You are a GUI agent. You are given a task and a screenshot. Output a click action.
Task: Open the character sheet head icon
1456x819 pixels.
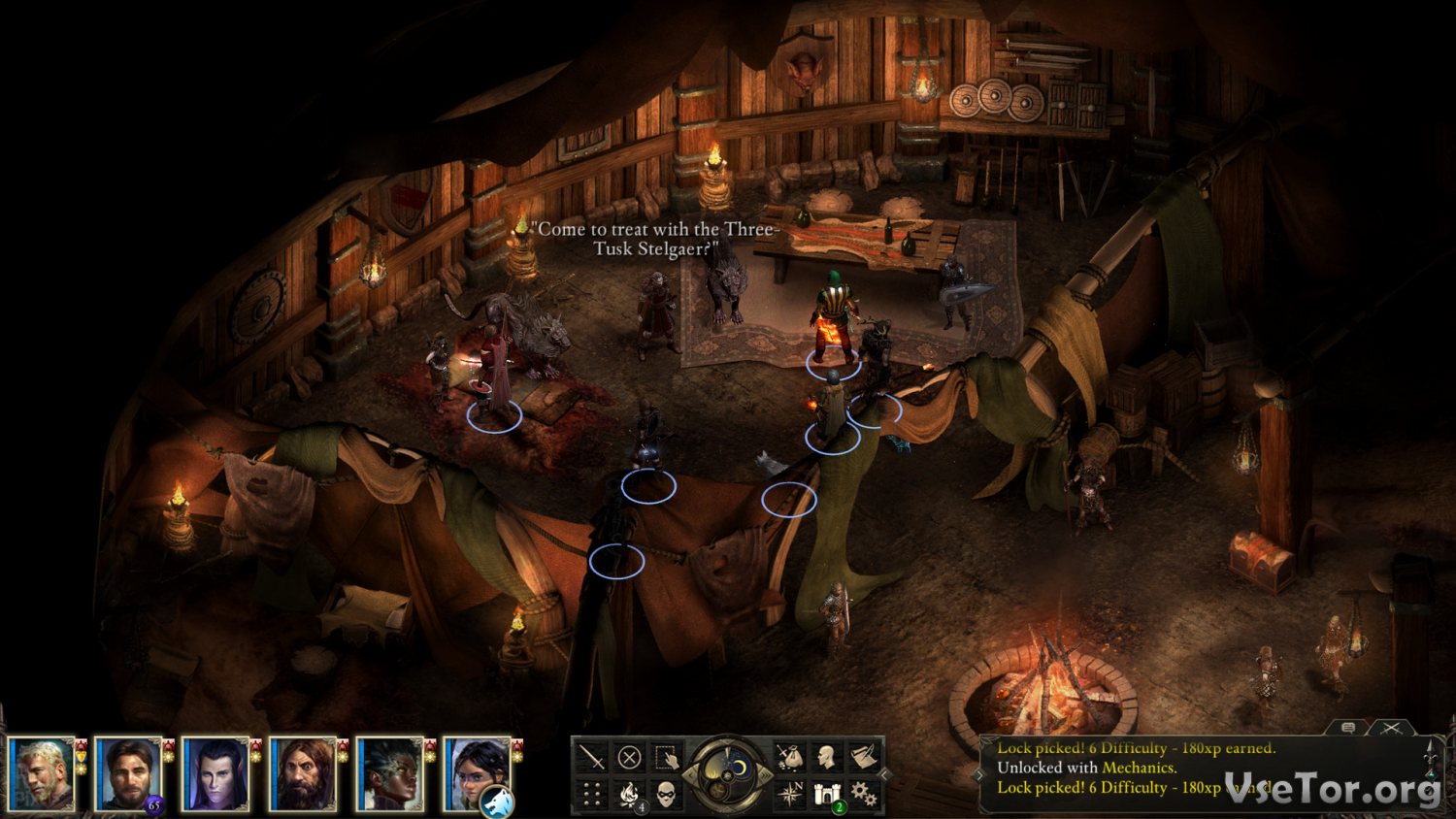pyautogui.click(x=827, y=757)
